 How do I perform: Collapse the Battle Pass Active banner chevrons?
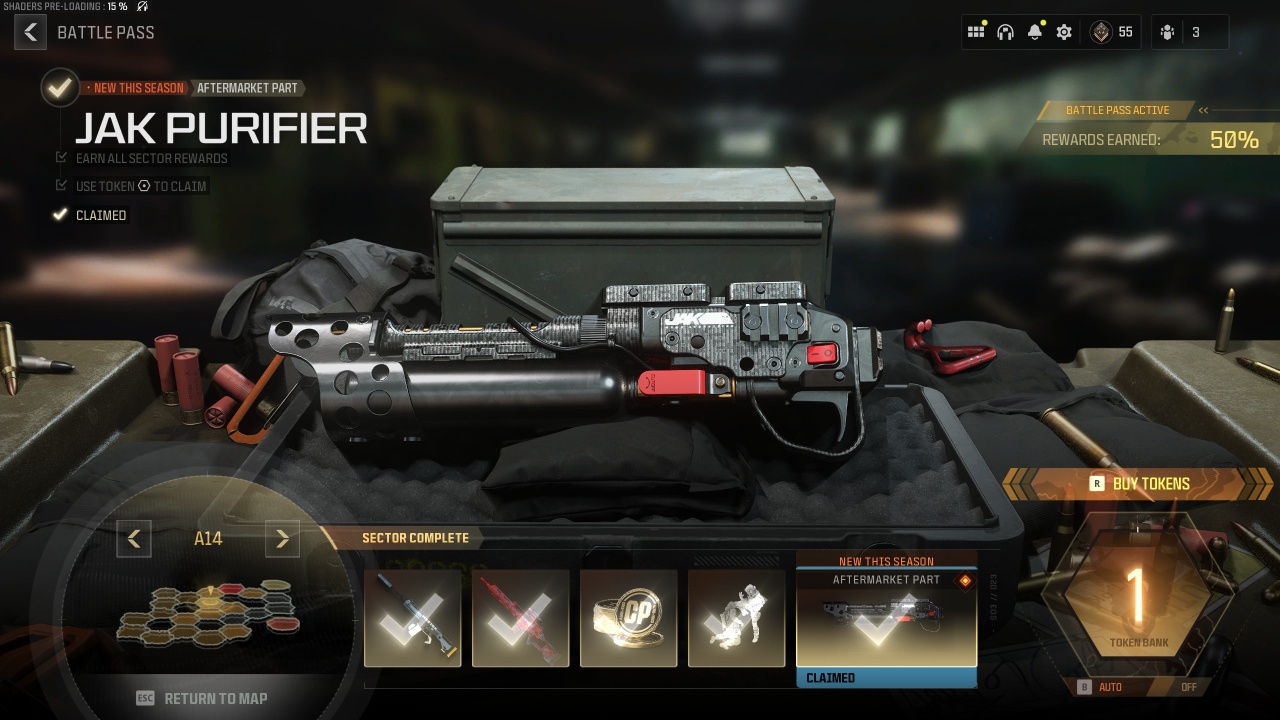click(1205, 110)
